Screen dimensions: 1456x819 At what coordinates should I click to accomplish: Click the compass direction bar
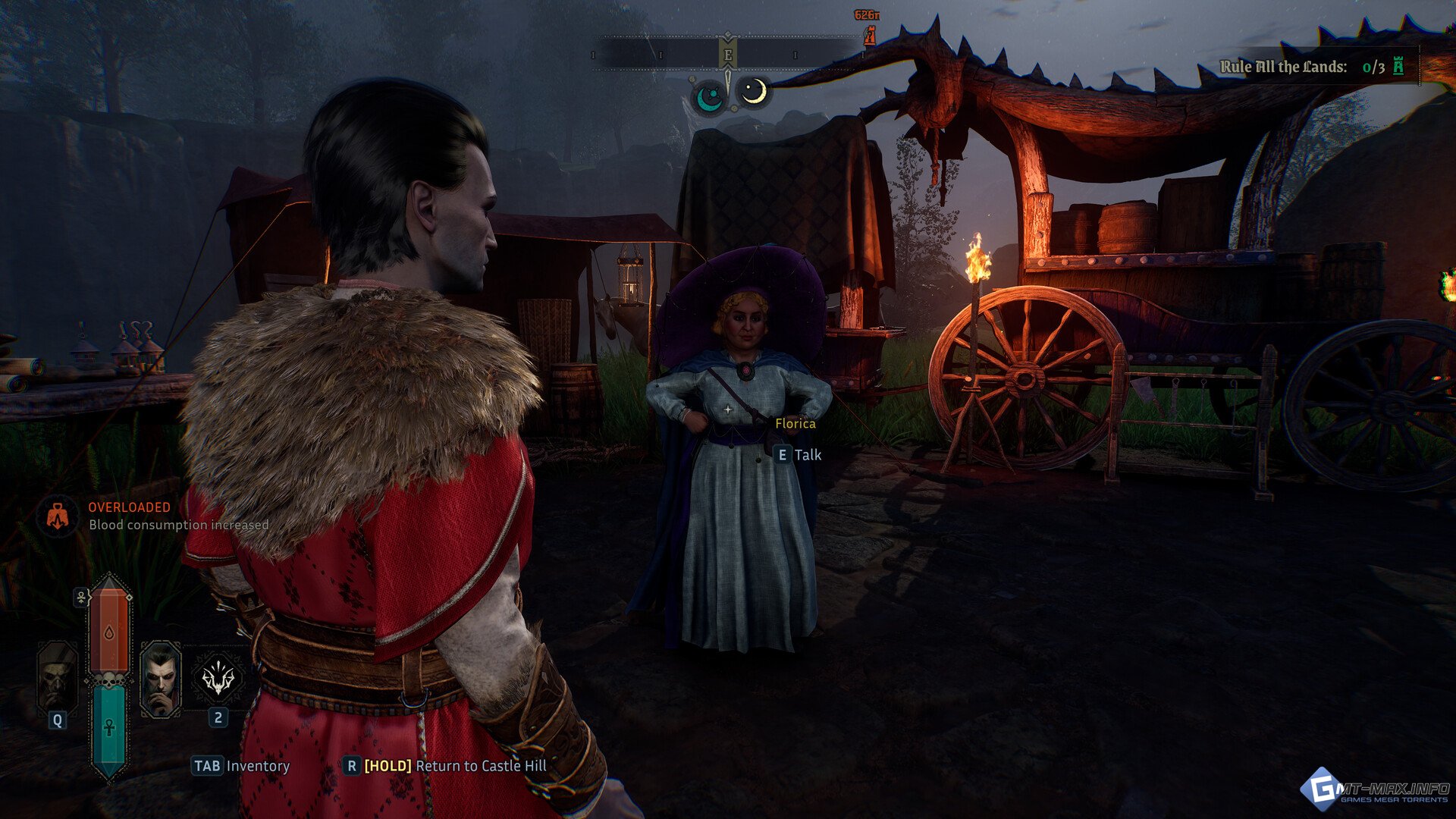pos(727,55)
